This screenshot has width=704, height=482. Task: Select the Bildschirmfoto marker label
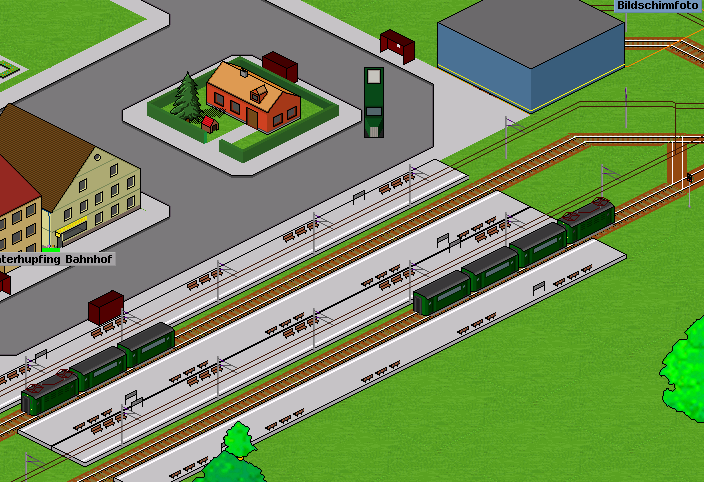(x=657, y=6)
